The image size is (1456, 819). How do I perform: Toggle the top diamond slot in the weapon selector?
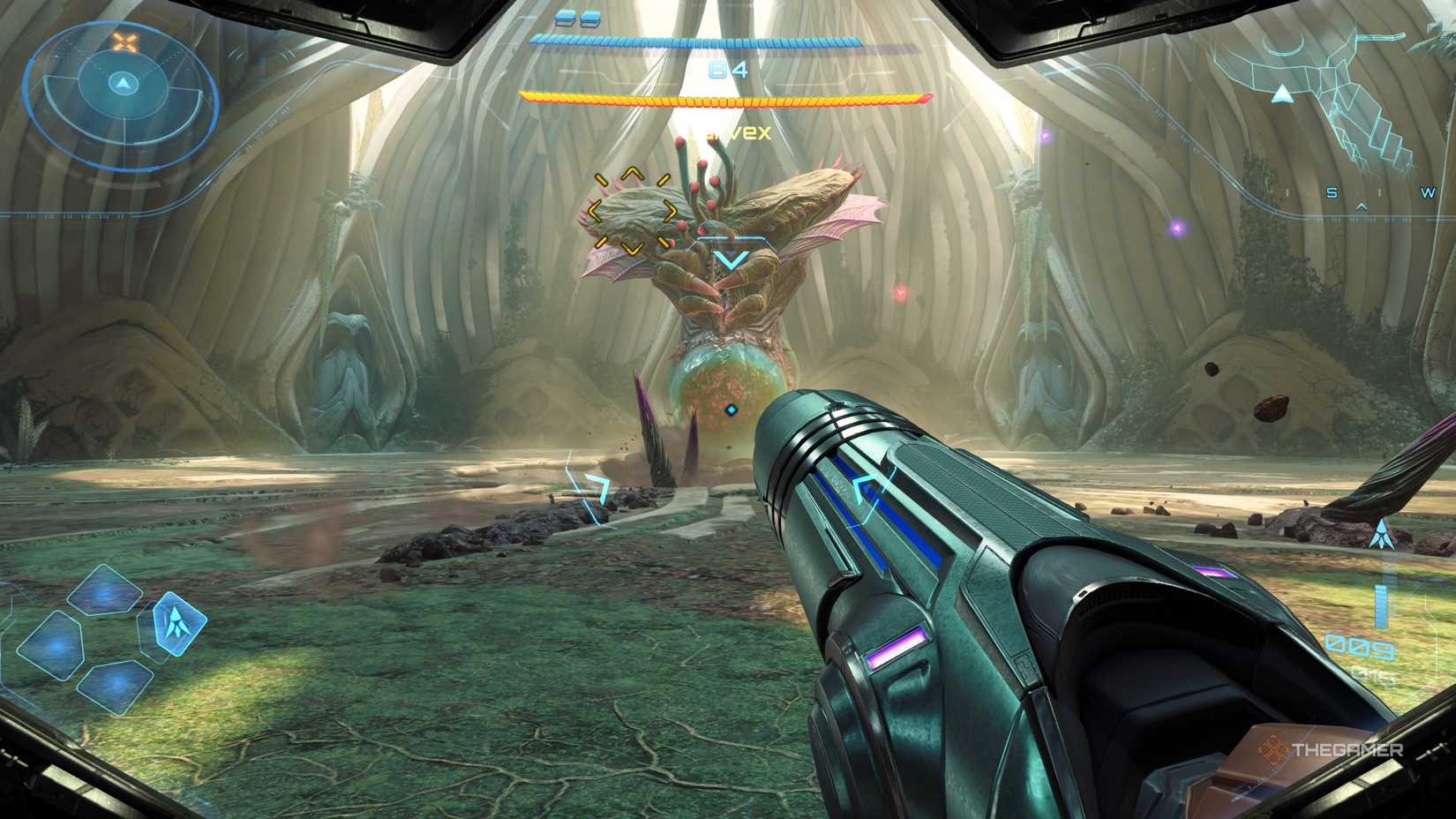point(105,591)
